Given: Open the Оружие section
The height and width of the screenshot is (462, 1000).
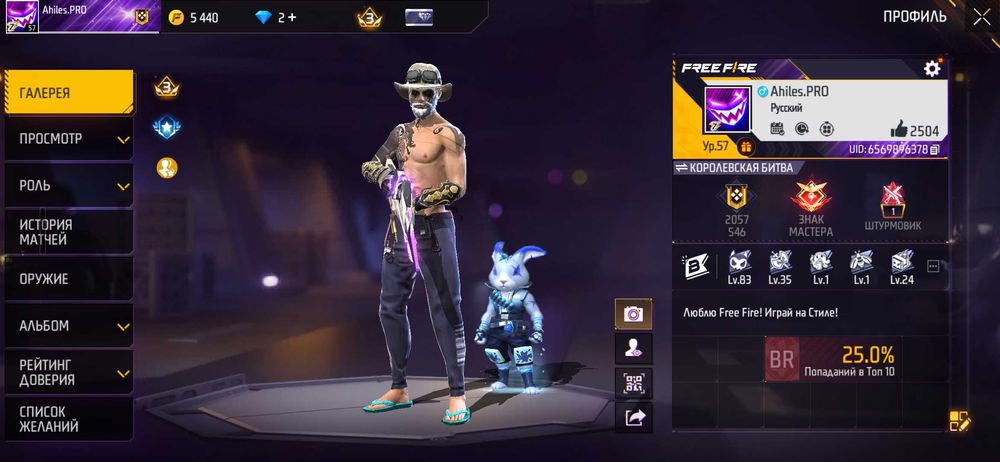Looking at the screenshot, I should point(67,279).
